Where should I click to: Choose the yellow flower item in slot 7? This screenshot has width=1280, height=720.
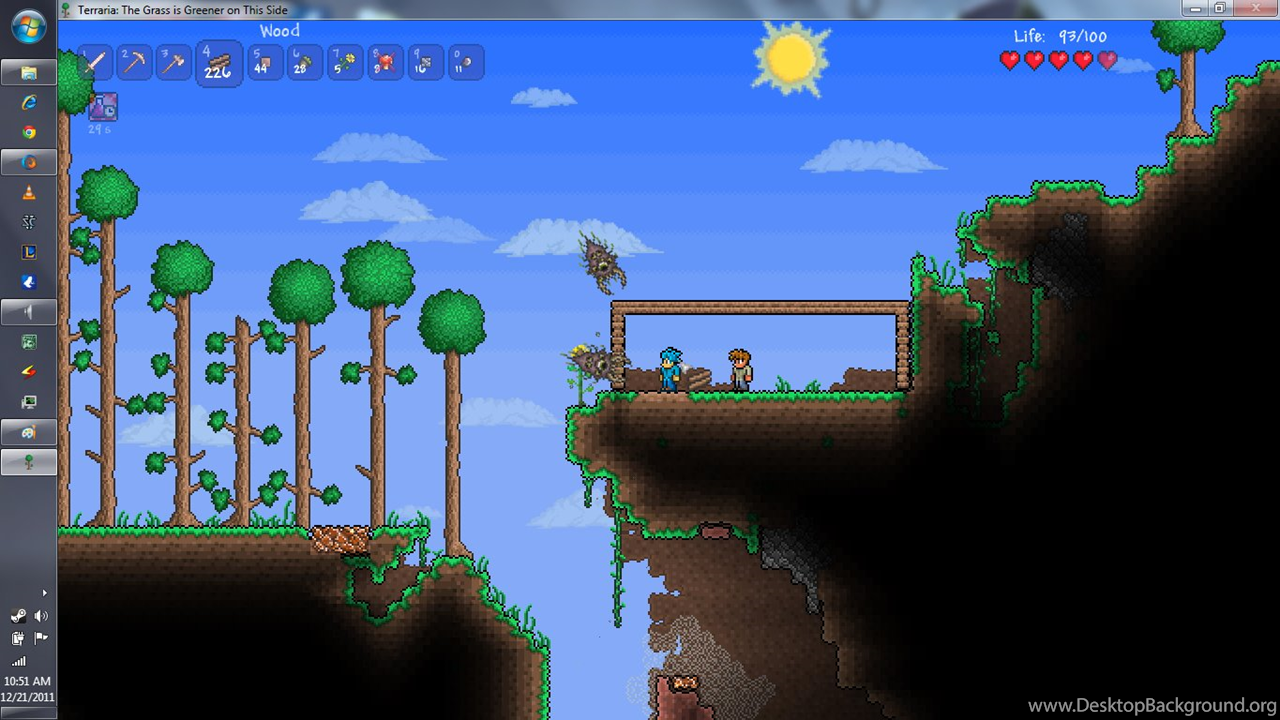(x=345, y=63)
